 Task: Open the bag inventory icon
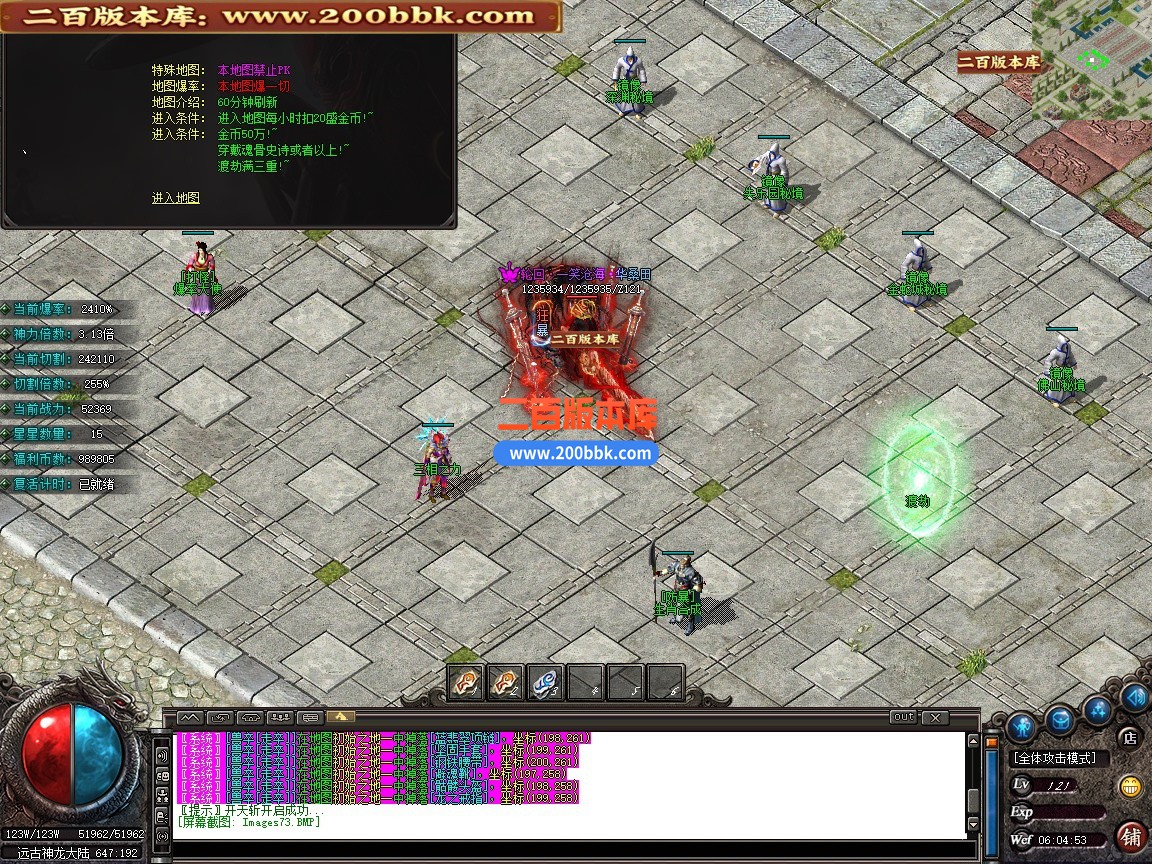pos(1059,718)
